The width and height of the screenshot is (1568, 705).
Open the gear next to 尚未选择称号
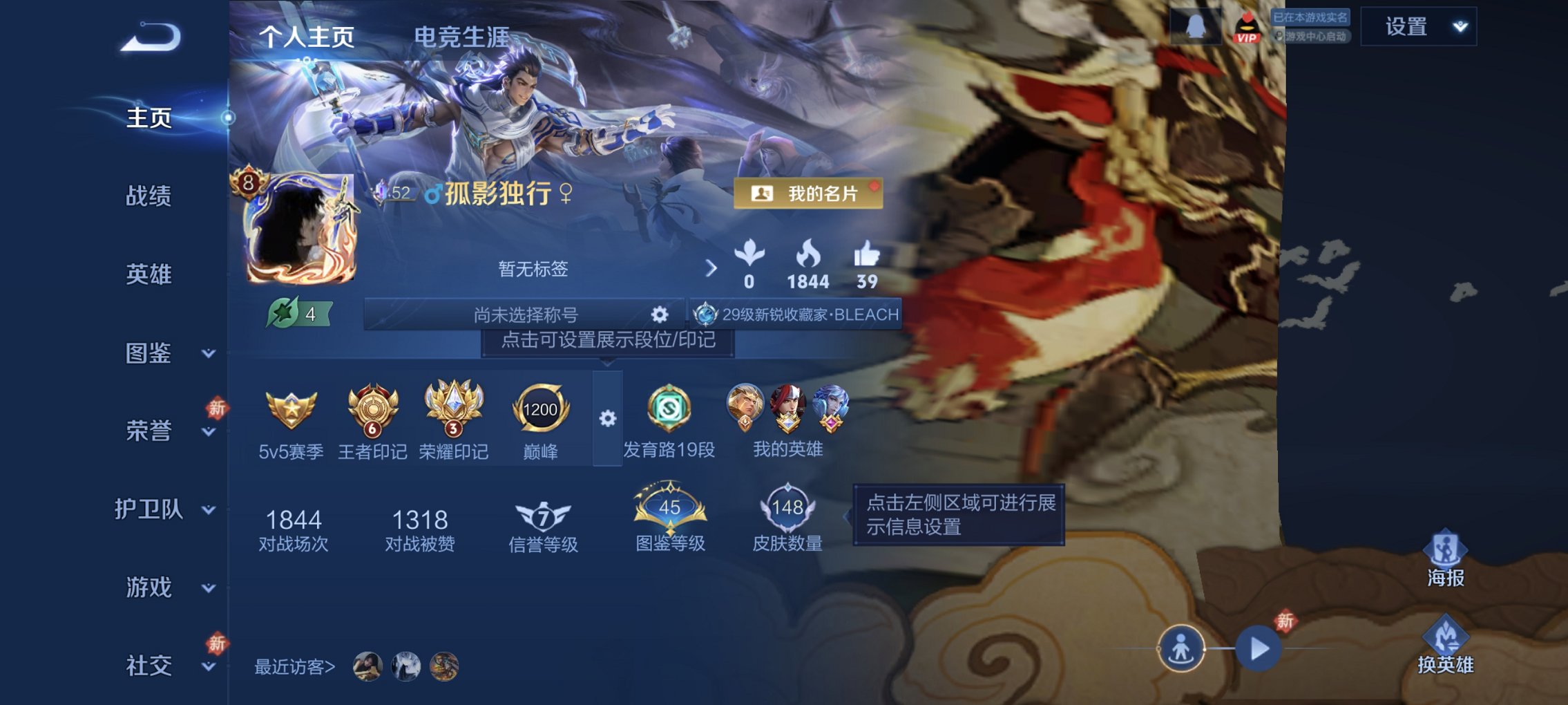point(660,314)
